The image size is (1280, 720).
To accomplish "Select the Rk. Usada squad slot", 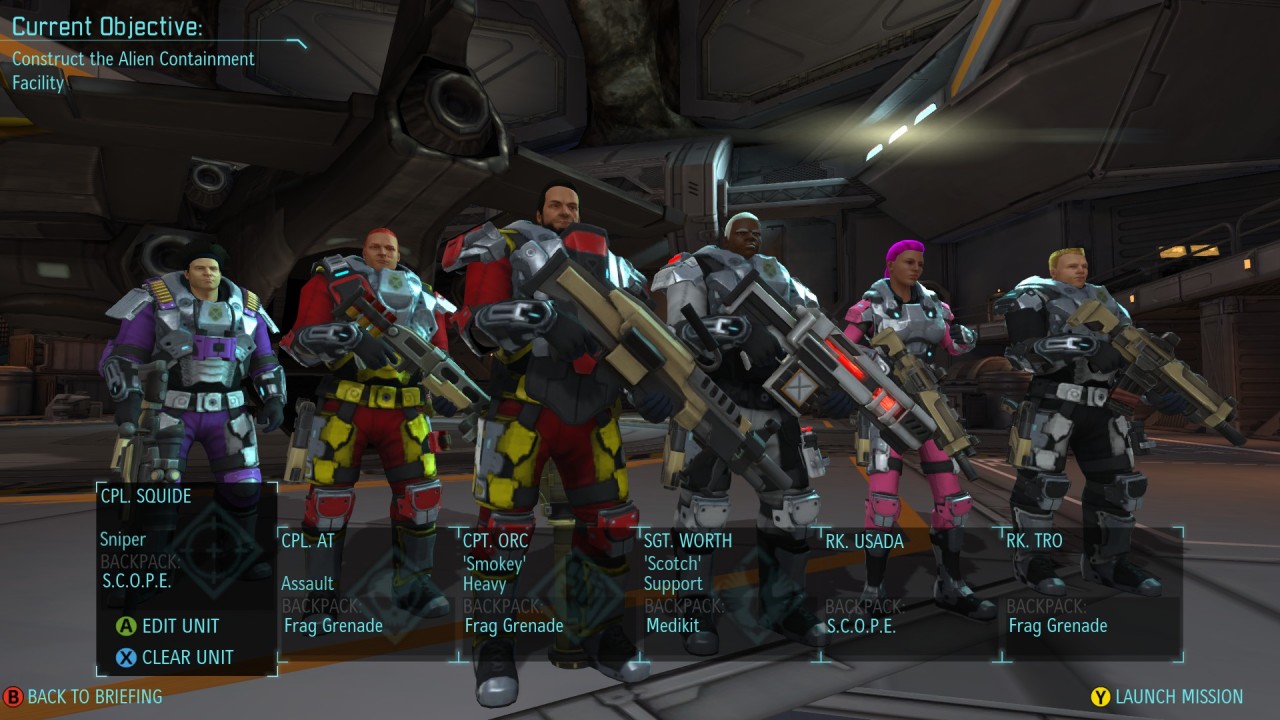I will (x=910, y=592).
